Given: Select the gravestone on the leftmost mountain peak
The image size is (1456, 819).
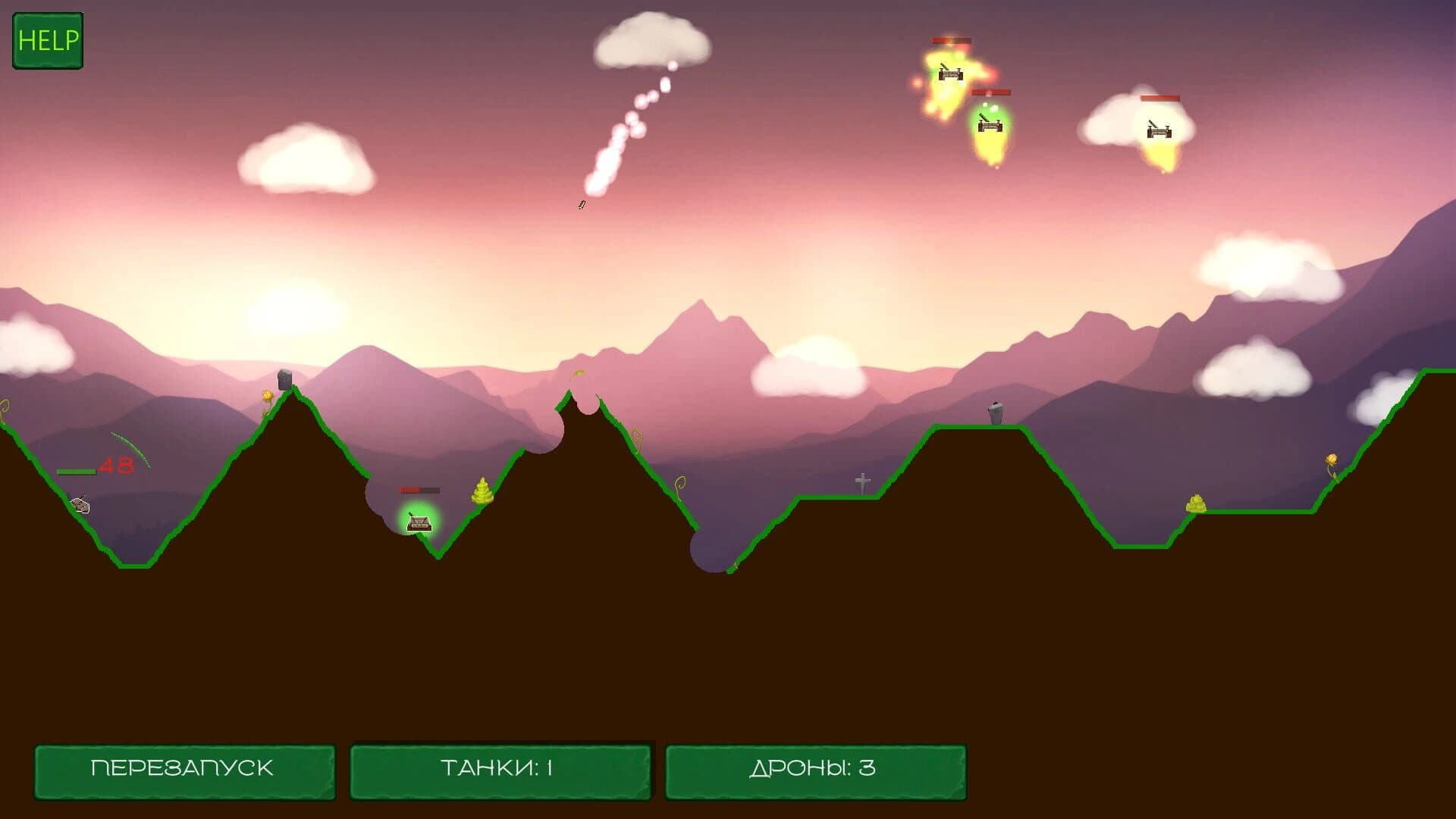Looking at the screenshot, I should [x=284, y=379].
